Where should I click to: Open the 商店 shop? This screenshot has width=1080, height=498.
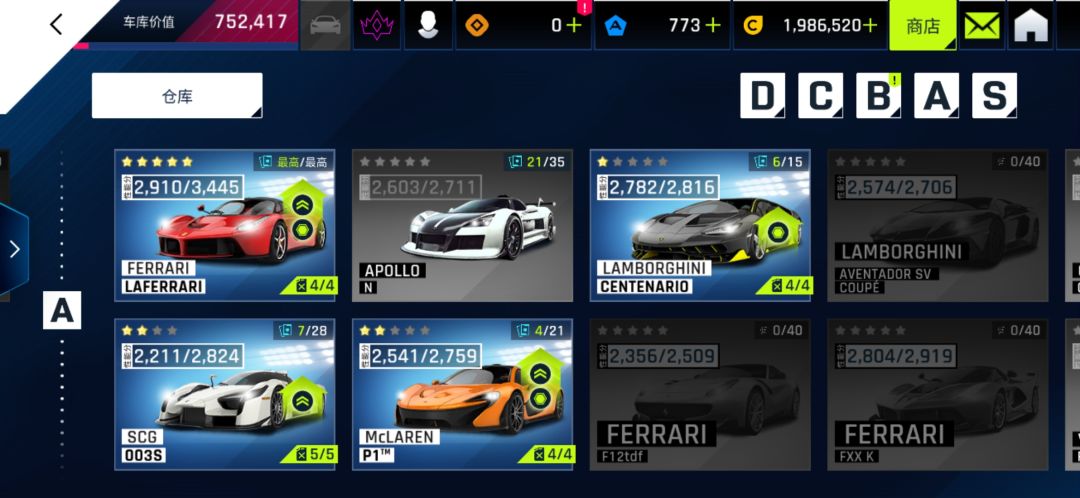pyautogui.click(x=922, y=26)
